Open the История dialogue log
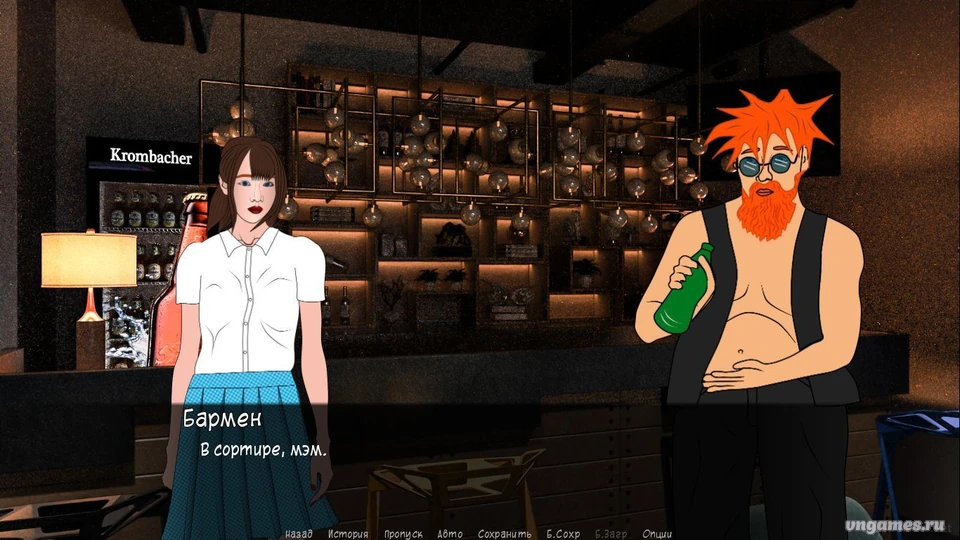This screenshot has height=540, width=960. pos(347,534)
